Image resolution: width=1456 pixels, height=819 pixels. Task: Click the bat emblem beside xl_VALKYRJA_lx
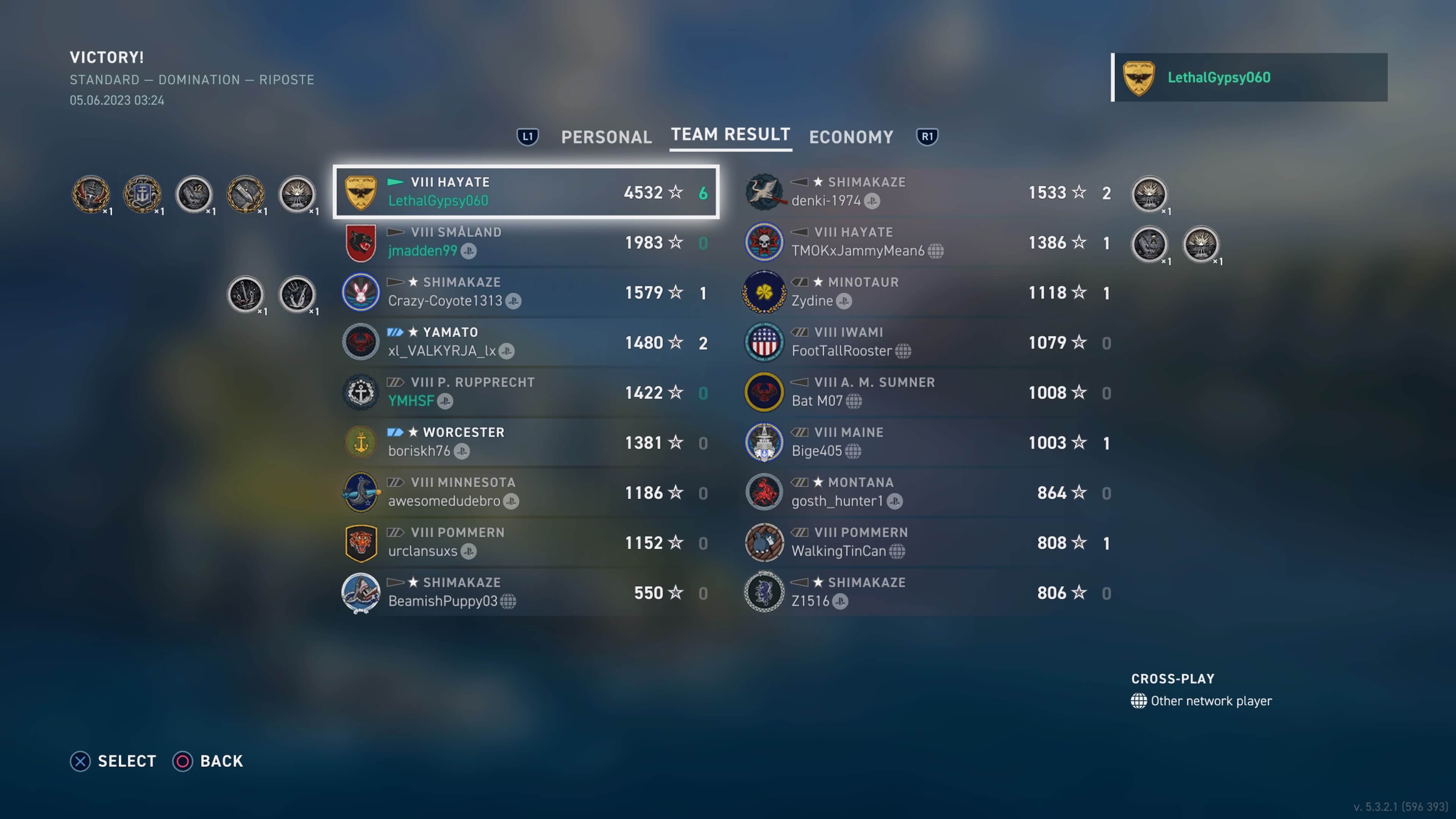click(361, 342)
